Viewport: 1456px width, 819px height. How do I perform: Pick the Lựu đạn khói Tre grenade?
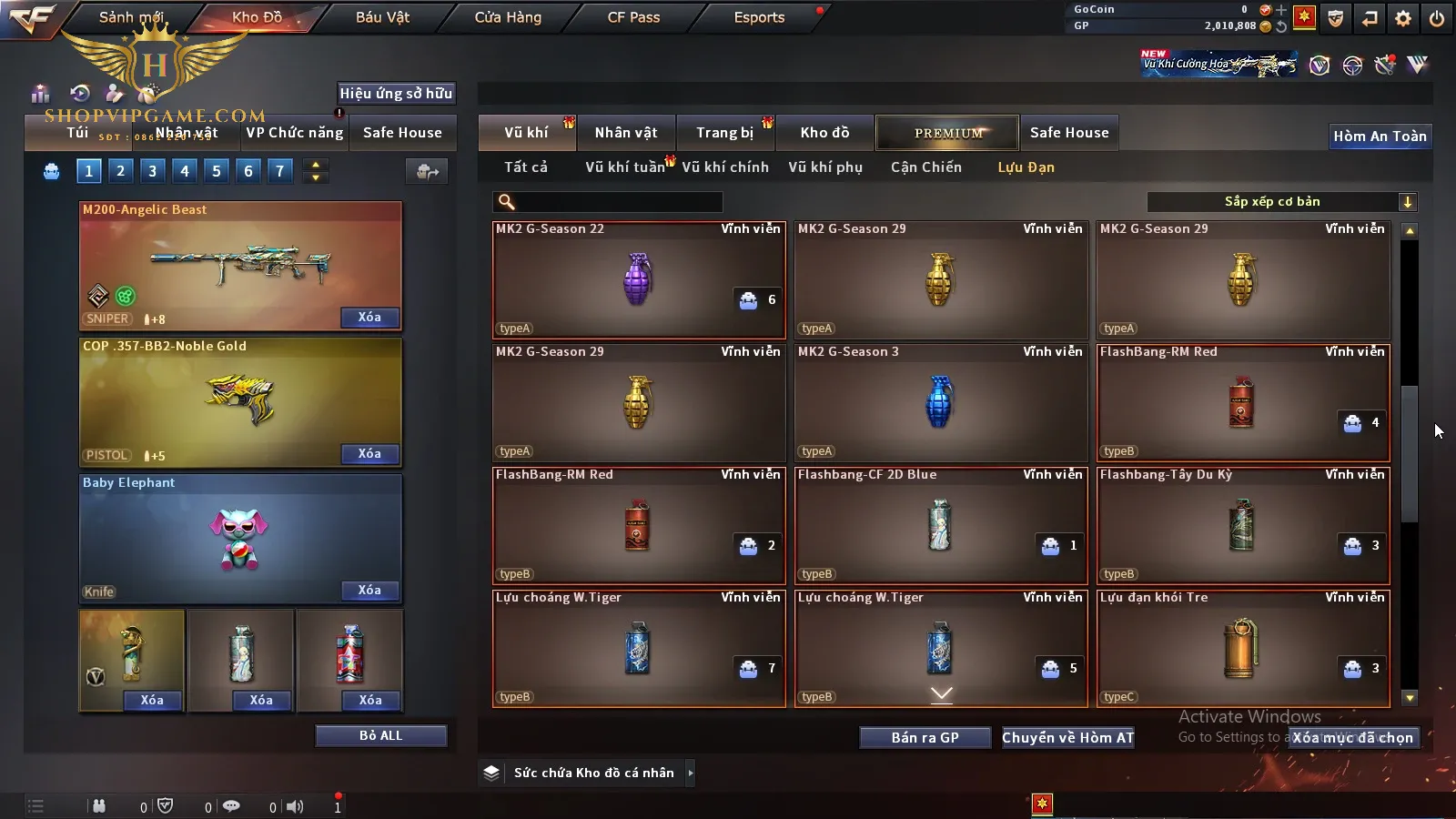tap(1243, 648)
